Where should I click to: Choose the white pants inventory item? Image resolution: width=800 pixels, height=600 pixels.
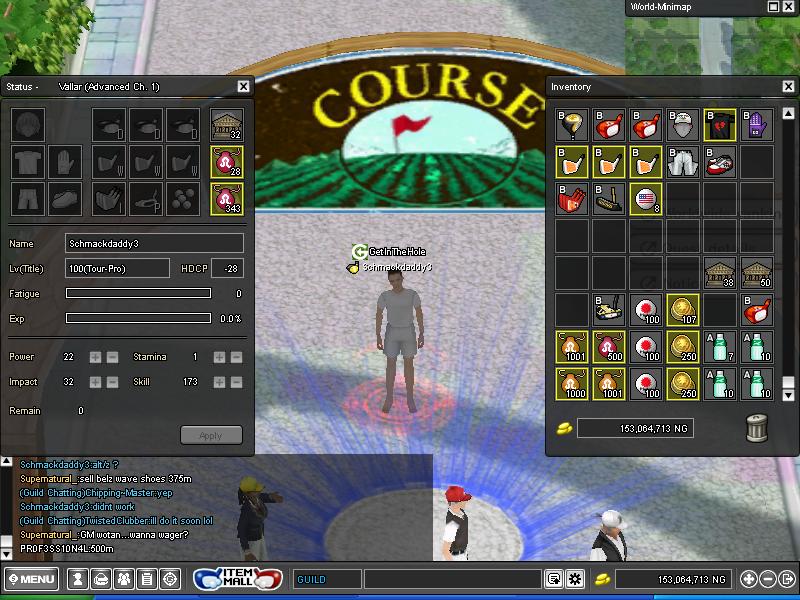[x=683, y=162]
